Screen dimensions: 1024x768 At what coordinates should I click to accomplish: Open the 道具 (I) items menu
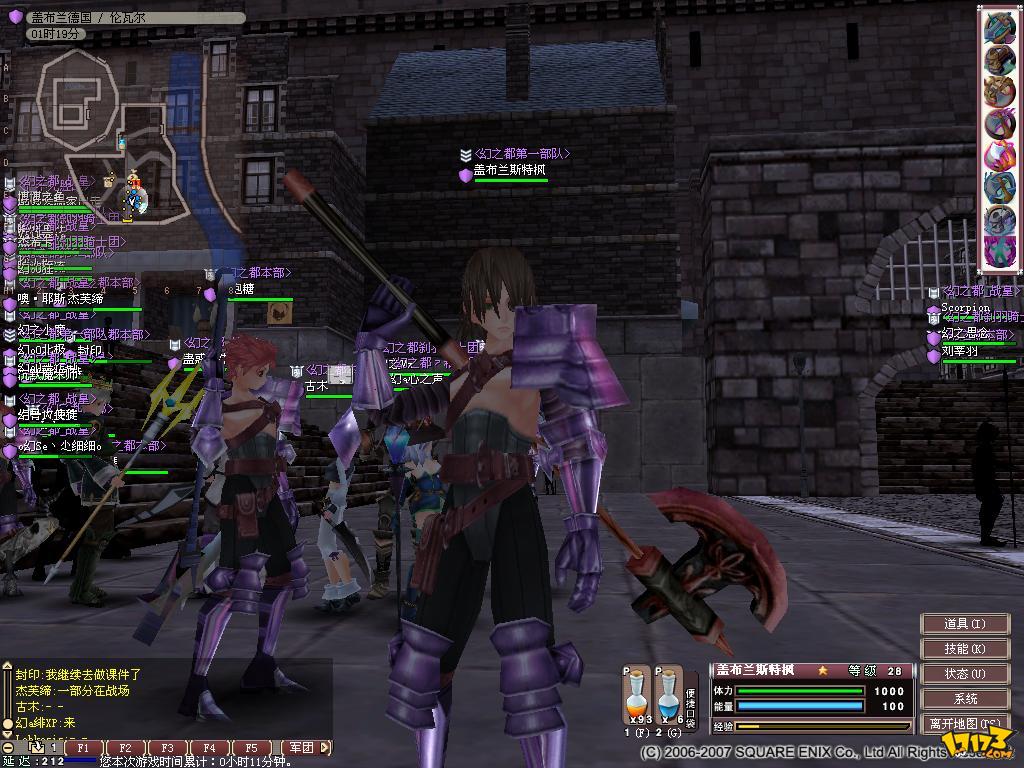pos(964,624)
